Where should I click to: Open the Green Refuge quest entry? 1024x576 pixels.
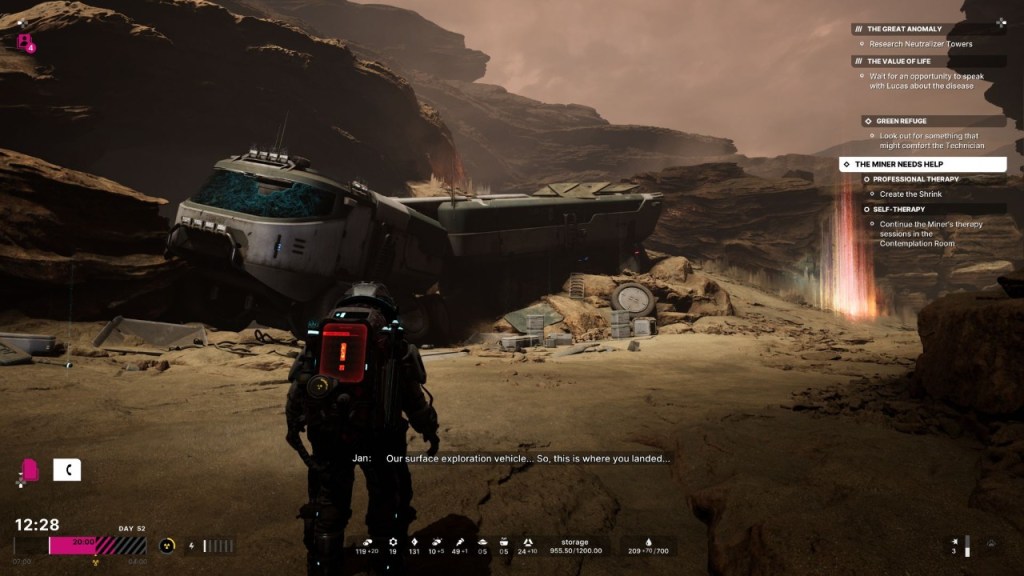[x=900, y=121]
